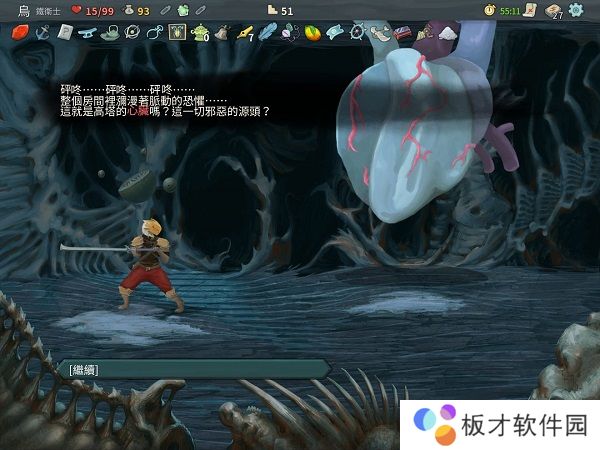Inspect the red lips relic
The width and height of the screenshot is (600, 450).
pos(19,32)
